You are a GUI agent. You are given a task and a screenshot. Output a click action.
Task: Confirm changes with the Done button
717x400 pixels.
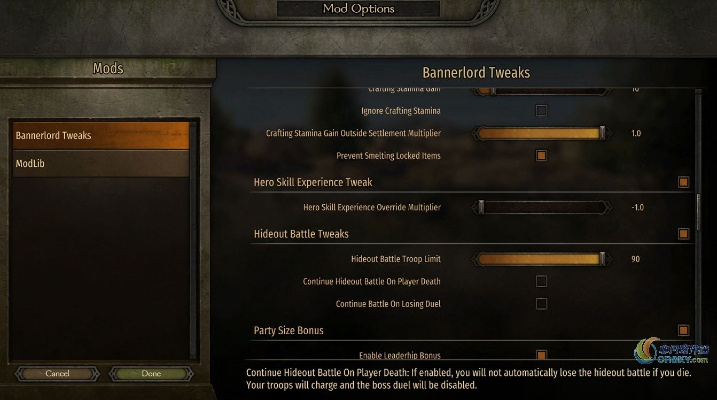151,373
